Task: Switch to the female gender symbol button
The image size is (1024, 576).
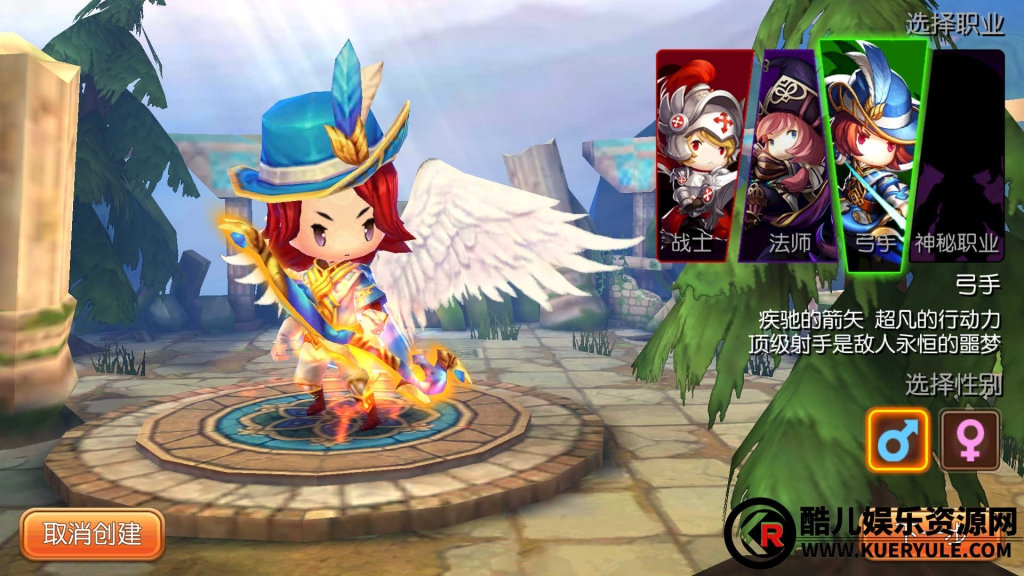Action: pyautogui.click(x=968, y=440)
